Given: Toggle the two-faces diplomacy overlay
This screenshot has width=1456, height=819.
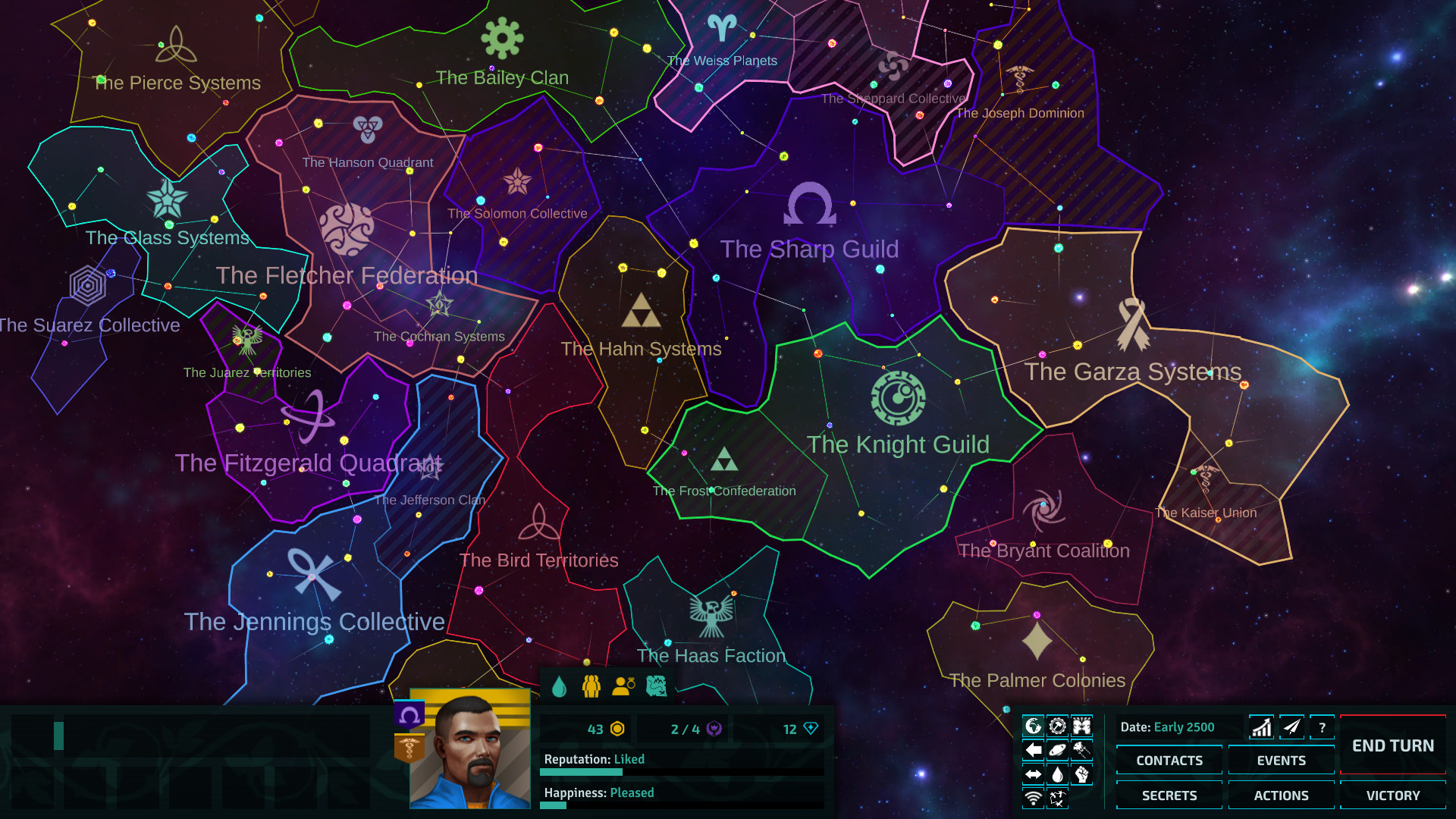Looking at the screenshot, I should point(1081,725).
